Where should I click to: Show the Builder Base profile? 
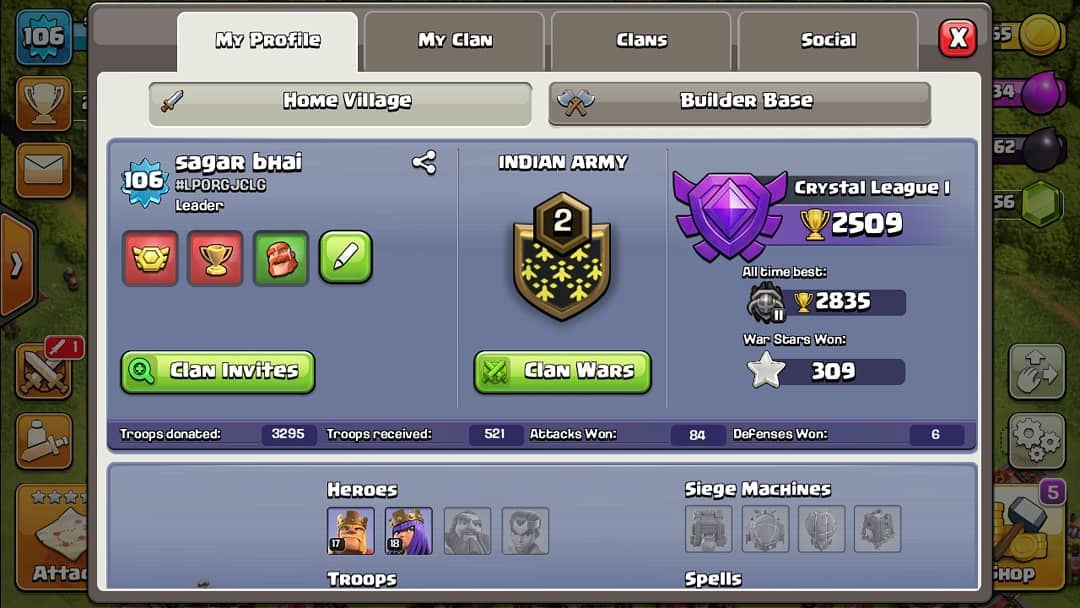coord(739,101)
